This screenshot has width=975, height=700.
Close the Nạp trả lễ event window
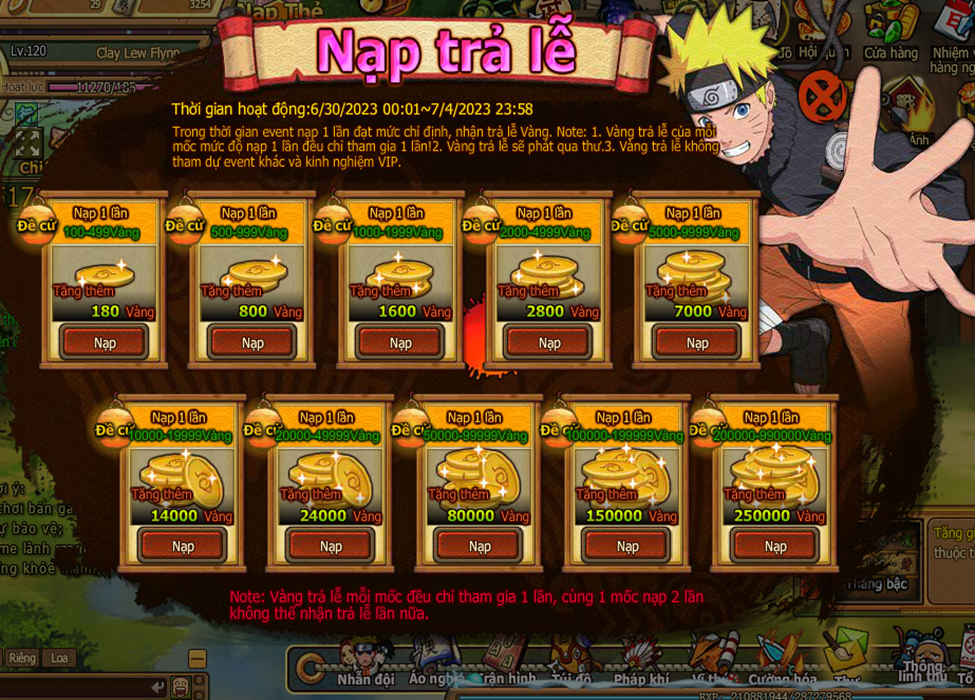click(822, 98)
